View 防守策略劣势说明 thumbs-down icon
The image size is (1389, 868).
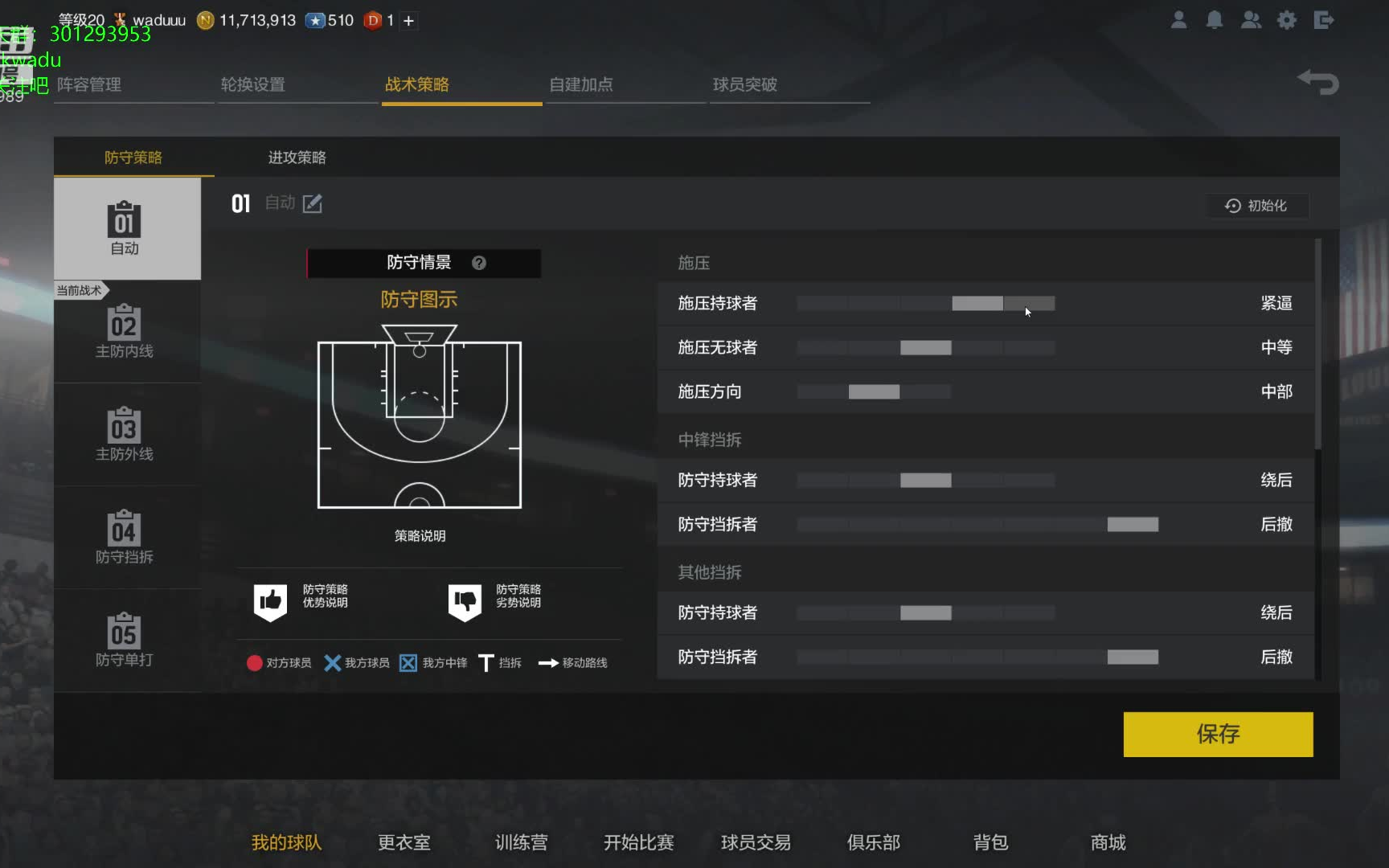click(467, 600)
